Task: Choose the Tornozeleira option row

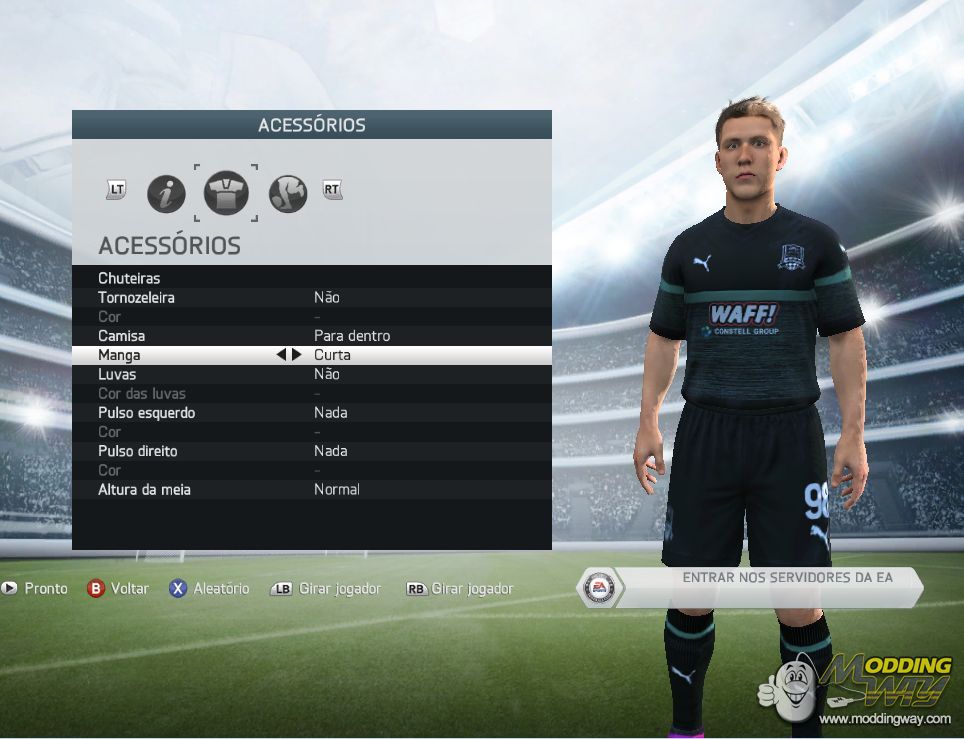Action: click(x=136, y=297)
